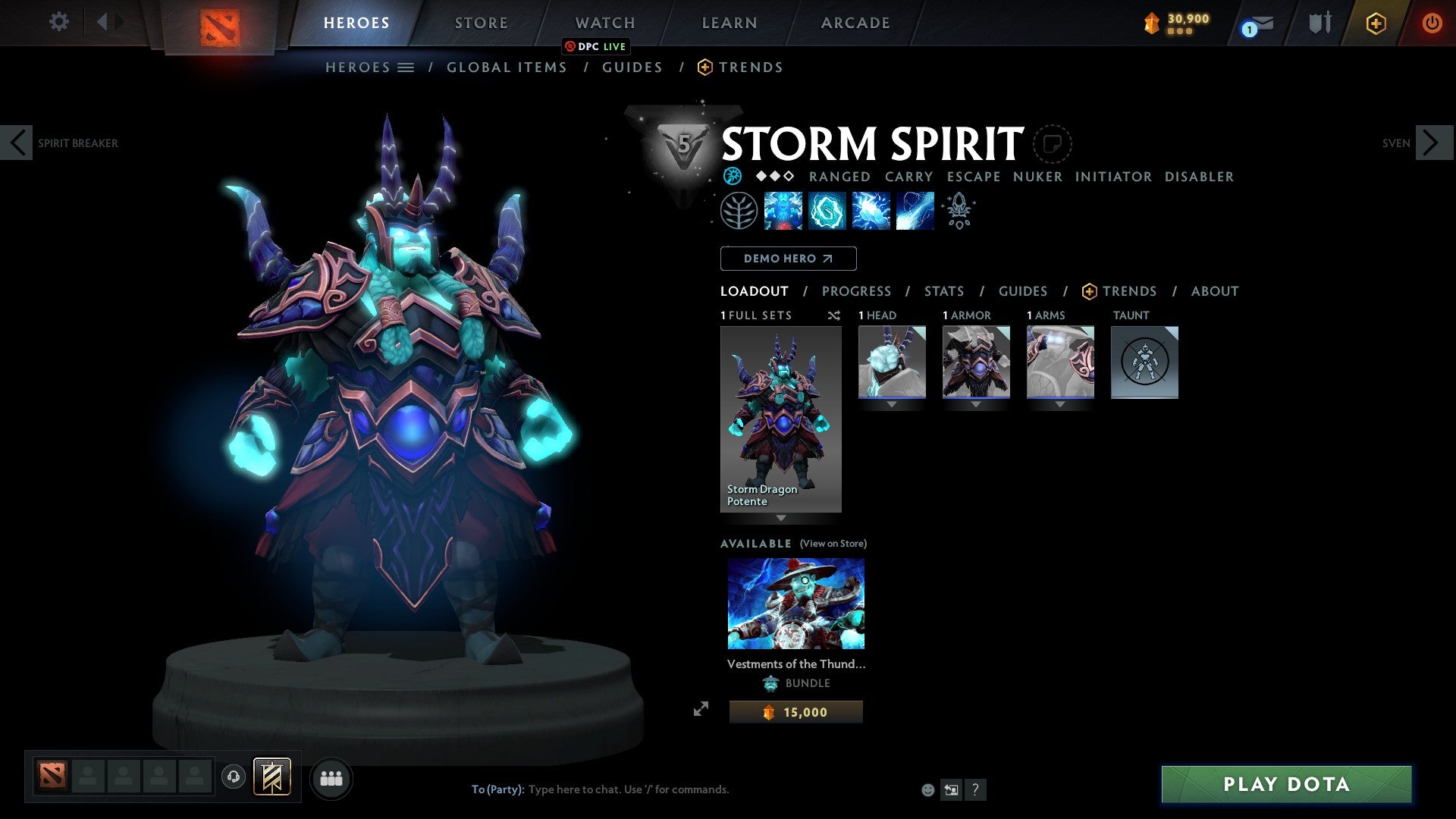
Task: Open the Global Items menu entry
Action: click(x=507, y=67)
